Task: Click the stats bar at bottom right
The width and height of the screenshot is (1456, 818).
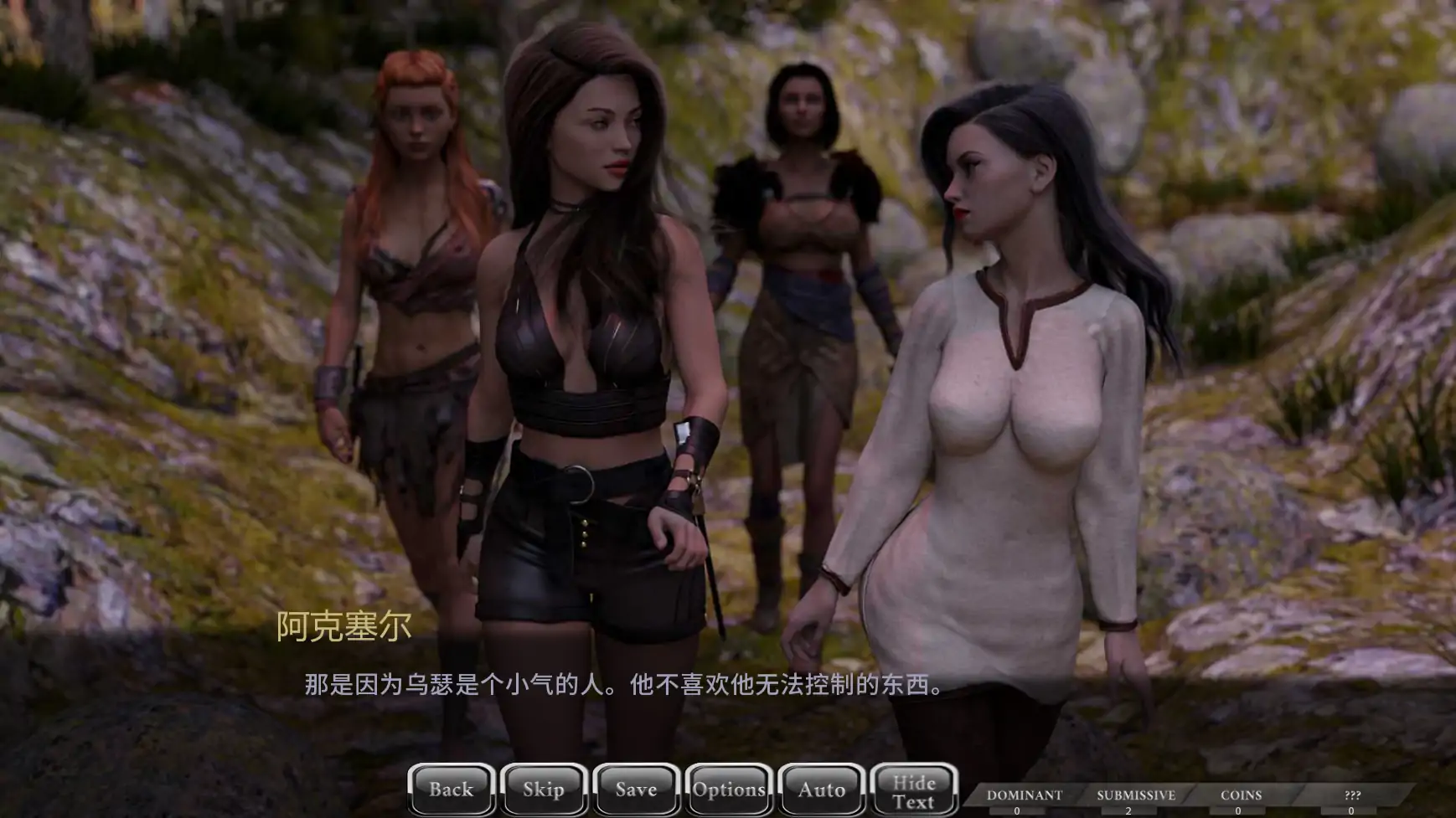Action: [x=1190, y=797]
